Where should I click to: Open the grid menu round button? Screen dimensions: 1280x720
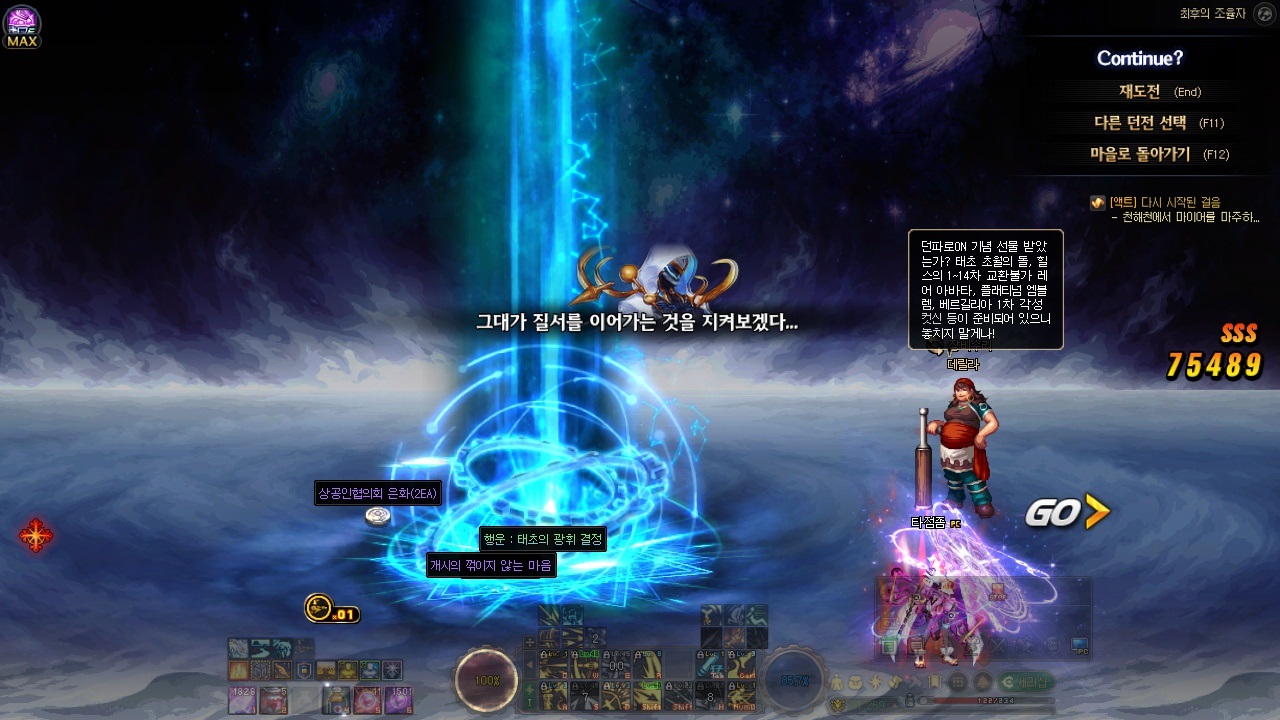pos(958,682)
